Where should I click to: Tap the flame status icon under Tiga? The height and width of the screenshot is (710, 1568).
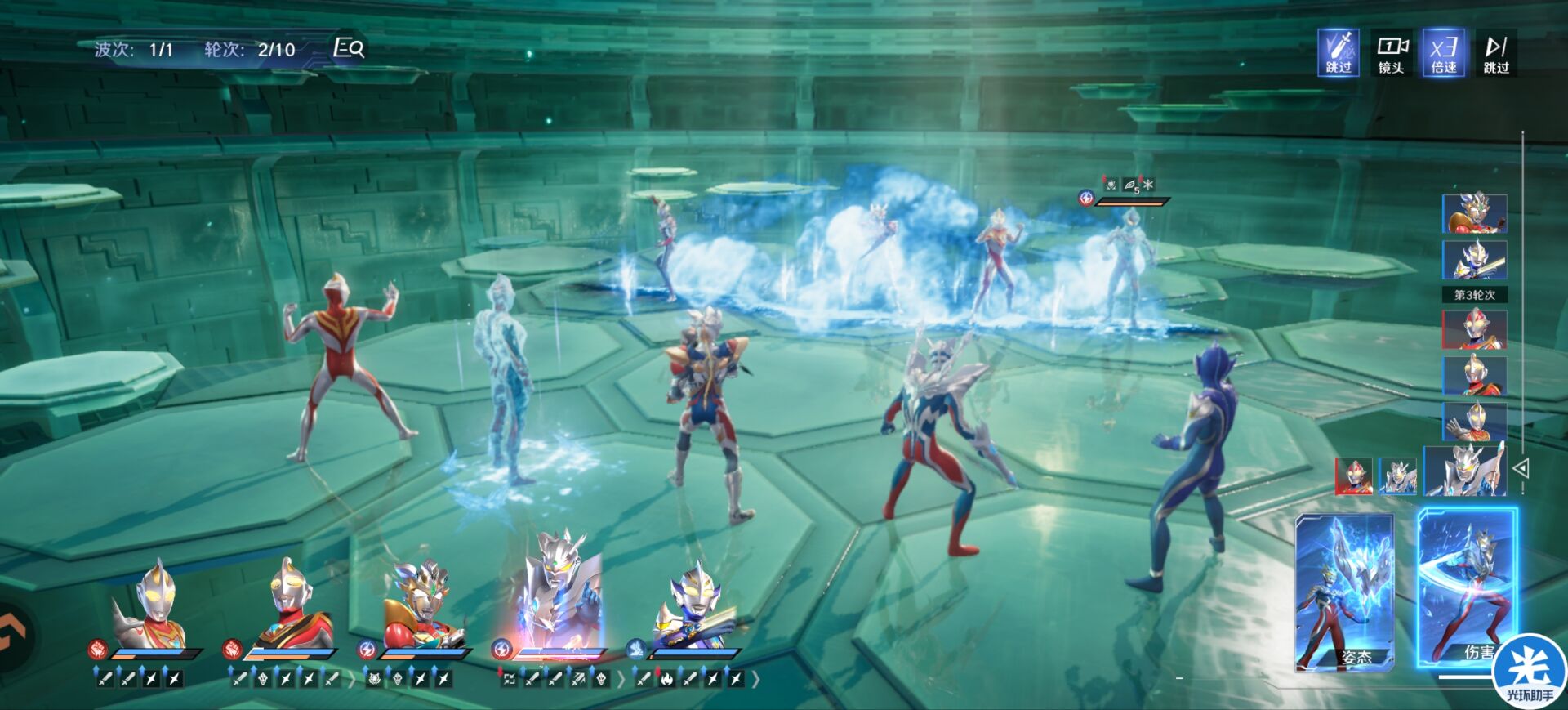coord(666,679)
